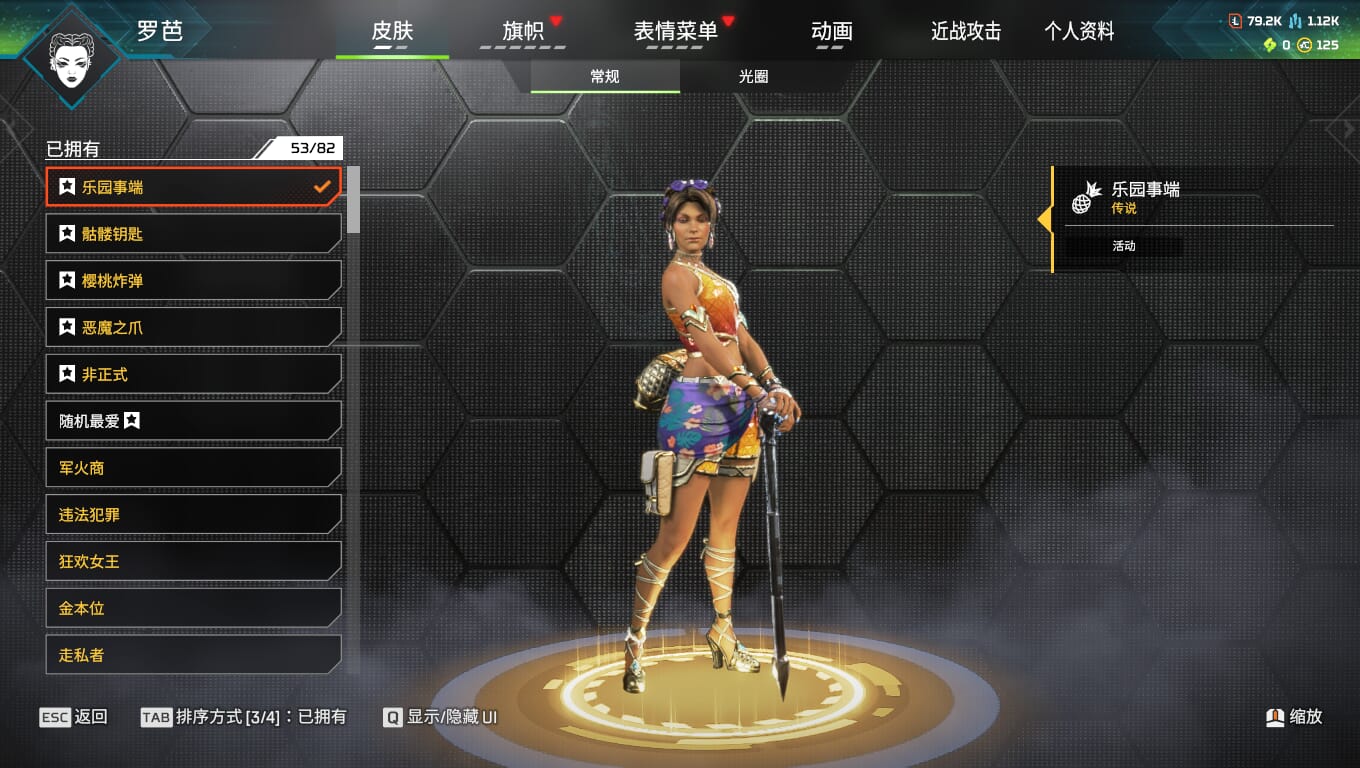Choose the 随机最爱 option
This screenshot has height=768, width=1360.
pos(193,421)
